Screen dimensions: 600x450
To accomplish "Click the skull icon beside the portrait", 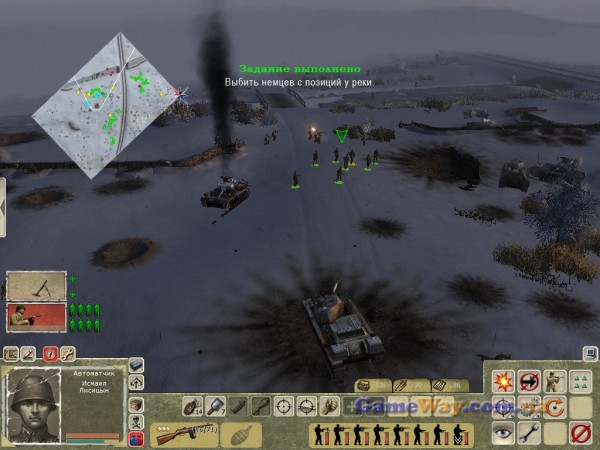I will 136,421.
